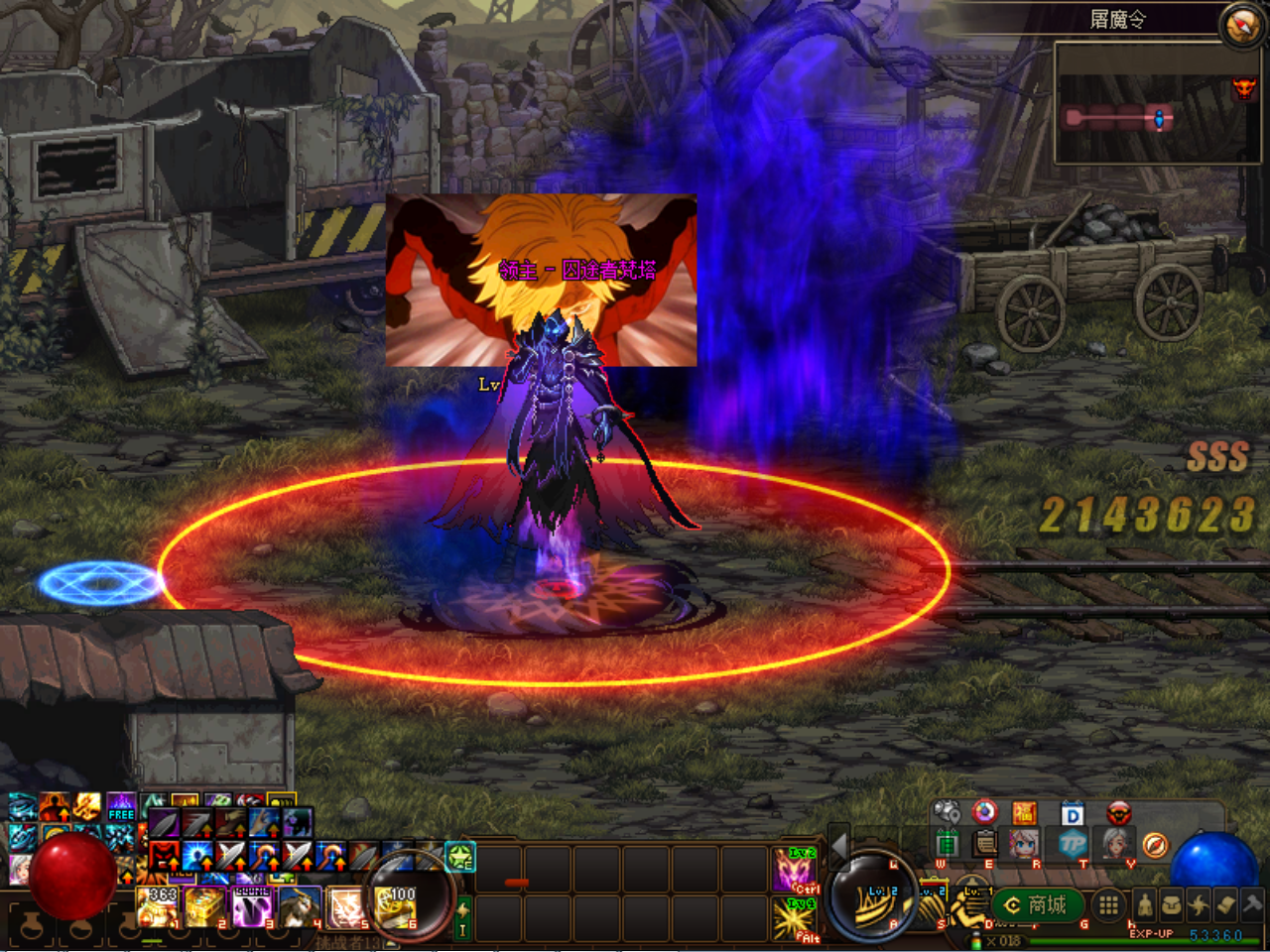
Task: Click the compass navigation icon near the orbs
Action: (x=1155, y=845)
